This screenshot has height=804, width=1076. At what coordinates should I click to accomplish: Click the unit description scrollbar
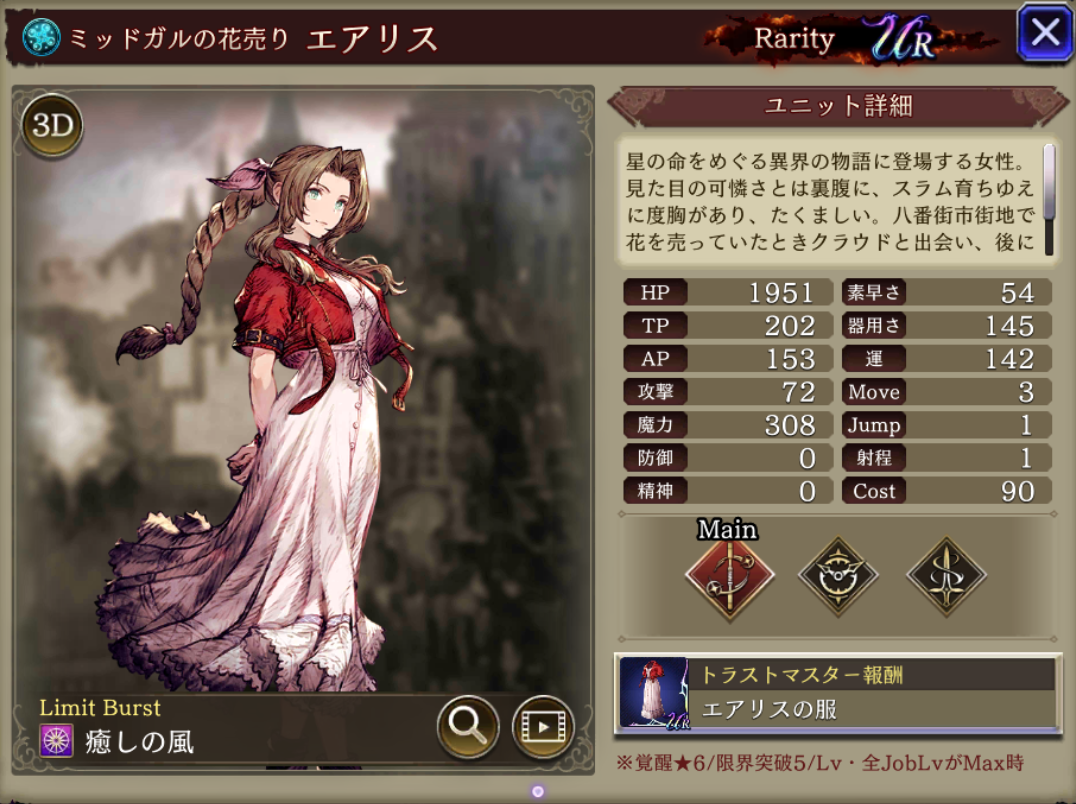click(x=1049, y=182)
